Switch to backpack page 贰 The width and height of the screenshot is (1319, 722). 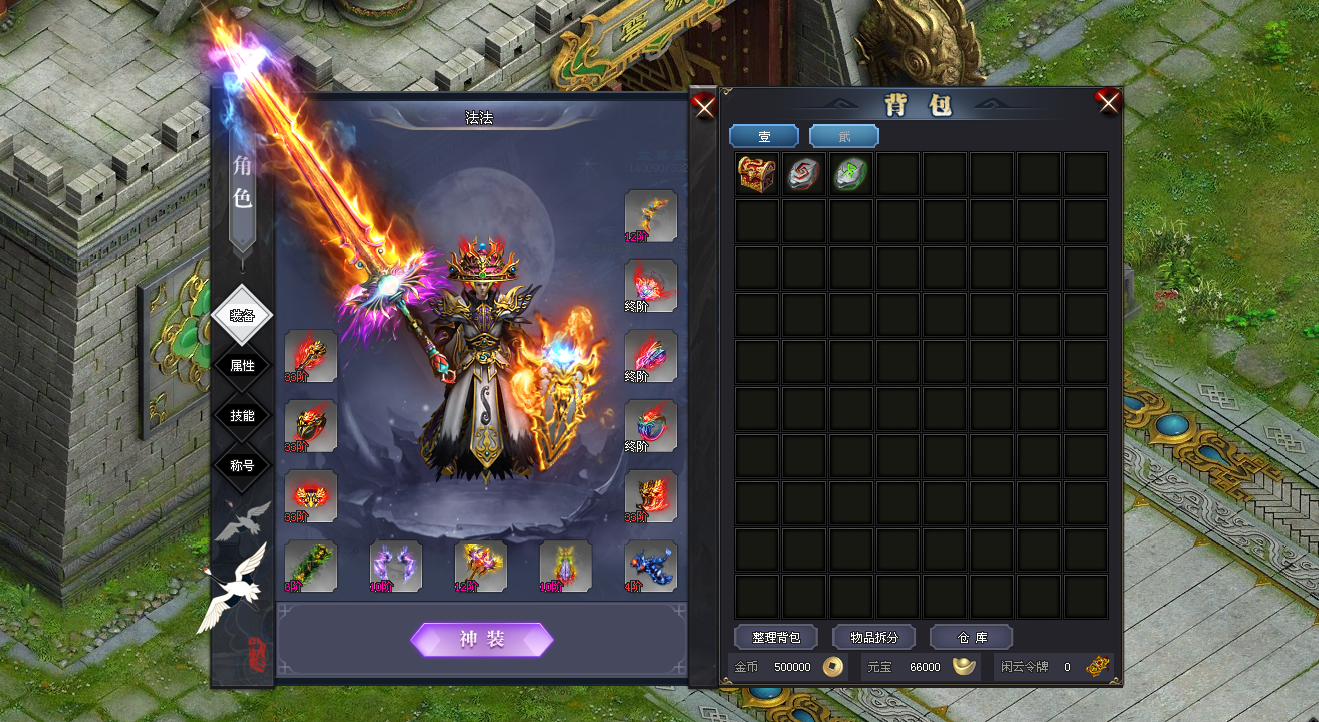coord(843,136)
